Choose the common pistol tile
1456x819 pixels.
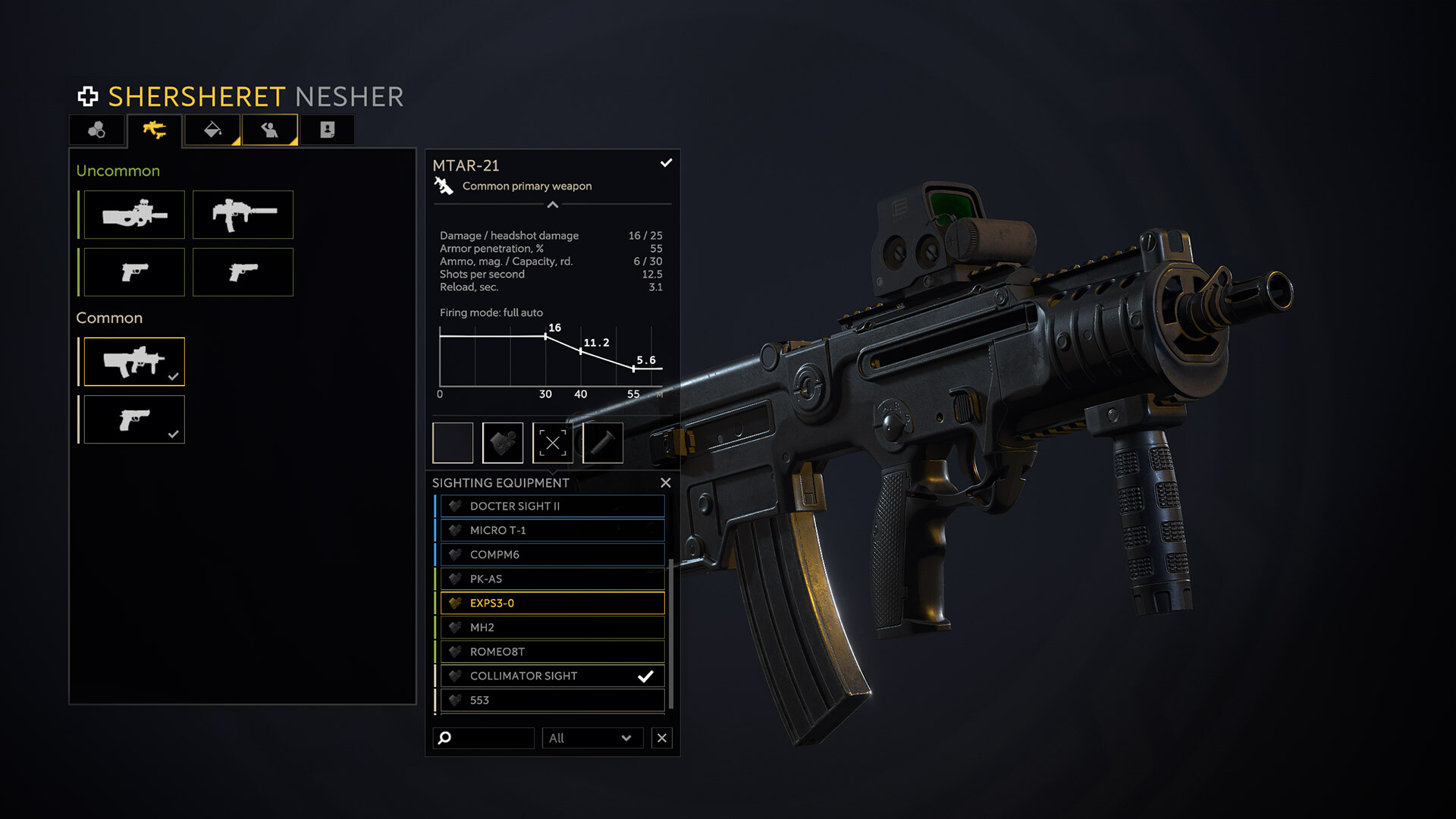[x=134, y=419]
